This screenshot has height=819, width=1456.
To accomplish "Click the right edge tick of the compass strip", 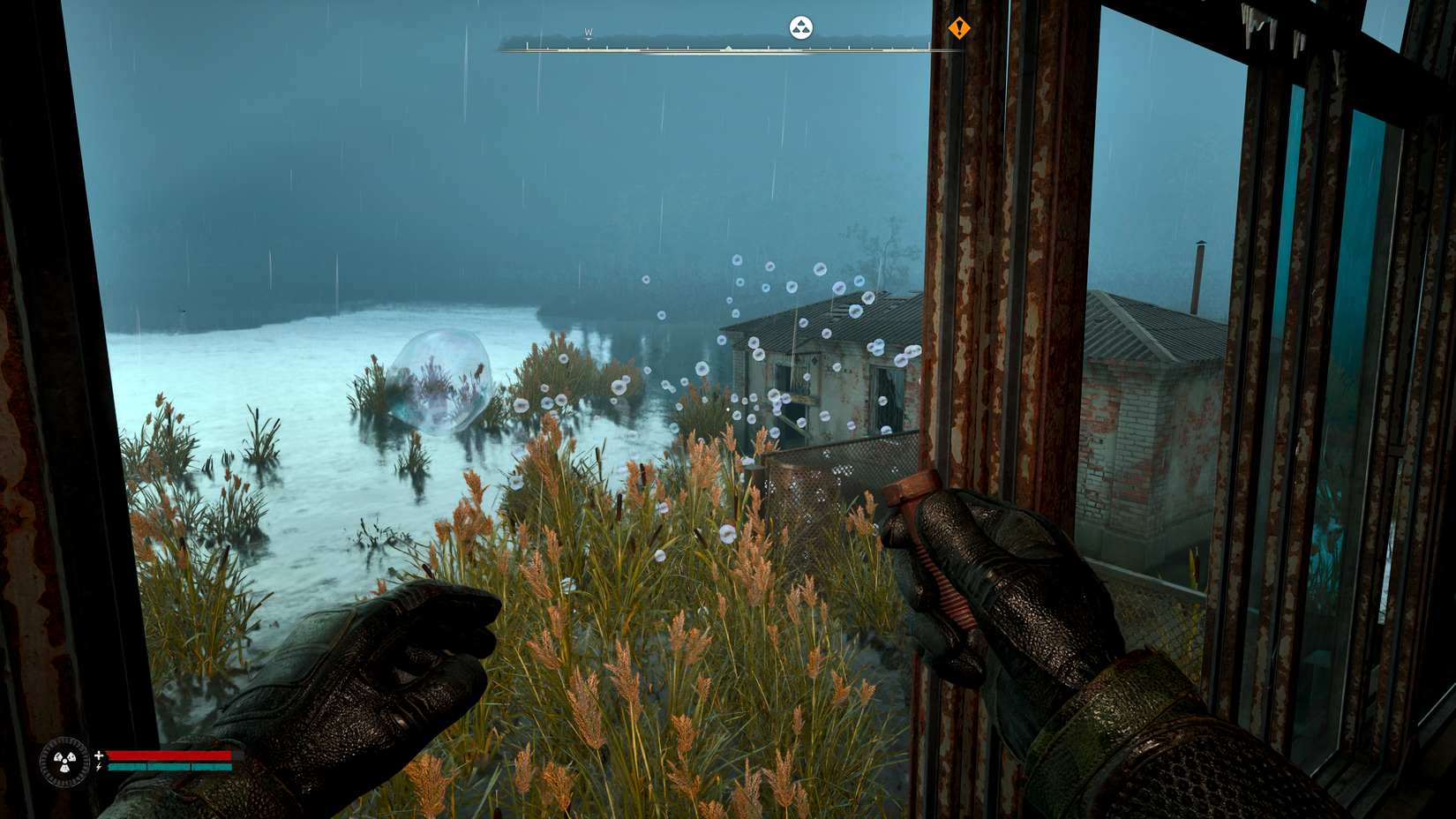I will 929,44.
